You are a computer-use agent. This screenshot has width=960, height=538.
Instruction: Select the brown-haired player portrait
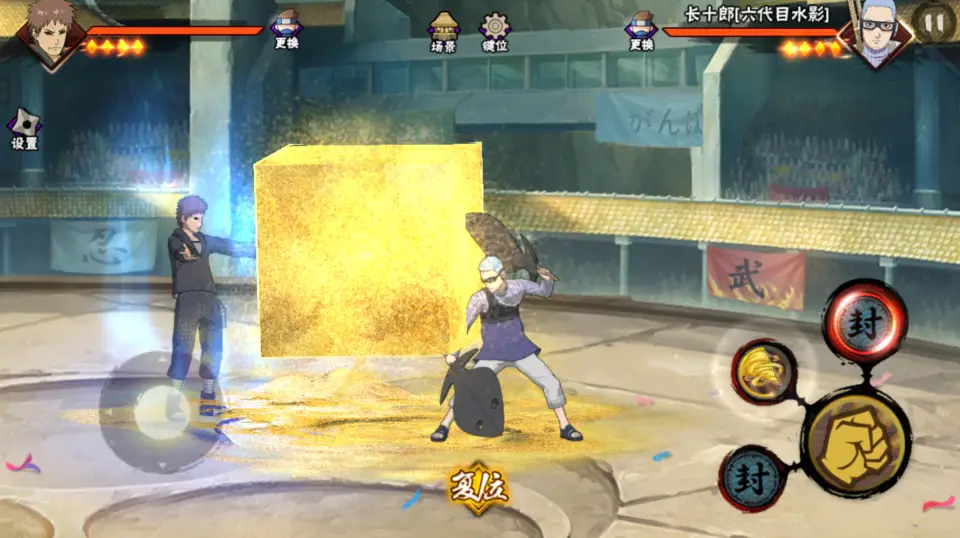pyautogui.click(x=49, y=34)
